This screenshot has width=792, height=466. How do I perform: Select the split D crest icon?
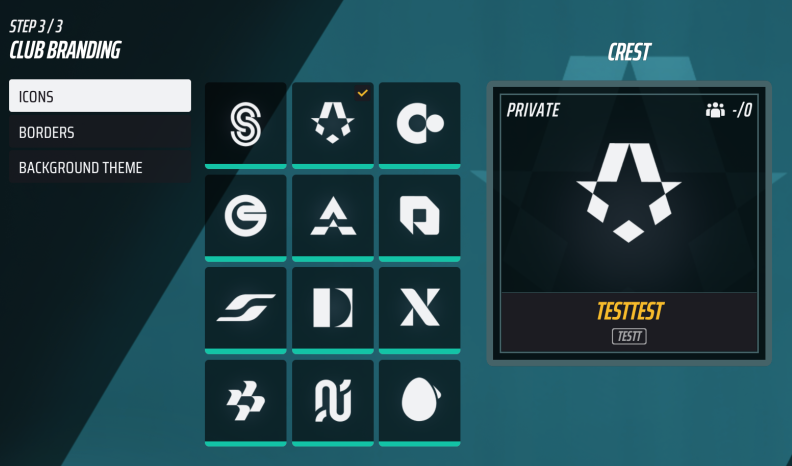pyautogui.click(x=333, y=308)
